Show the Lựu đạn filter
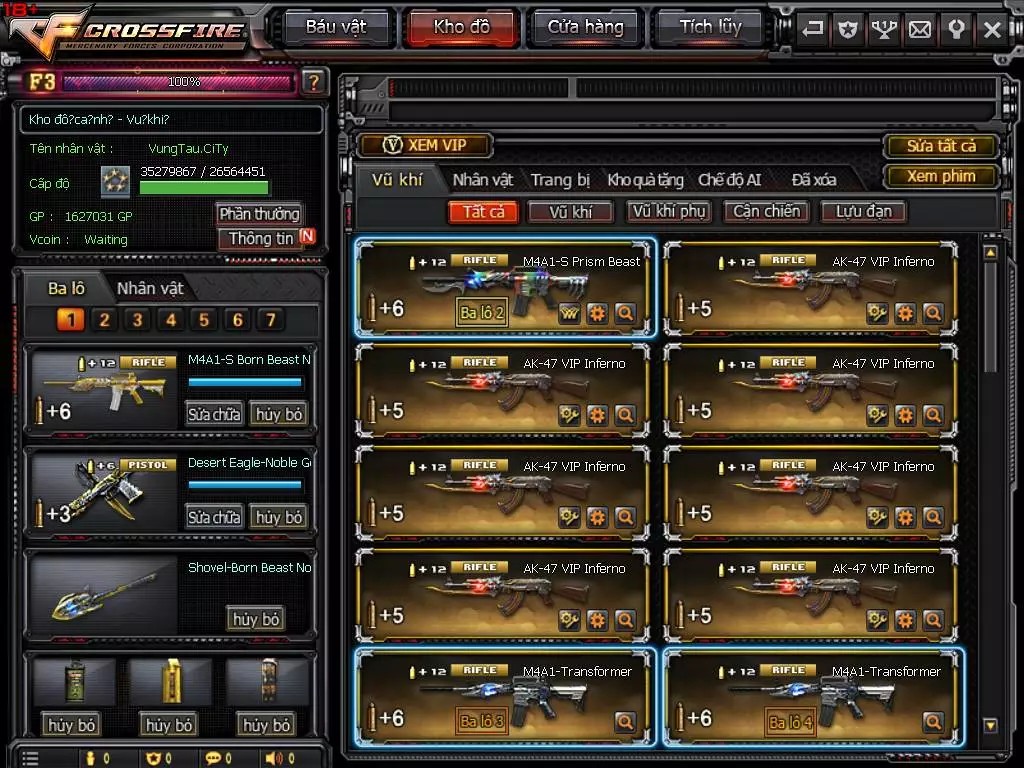 click(x=863, y=211)
